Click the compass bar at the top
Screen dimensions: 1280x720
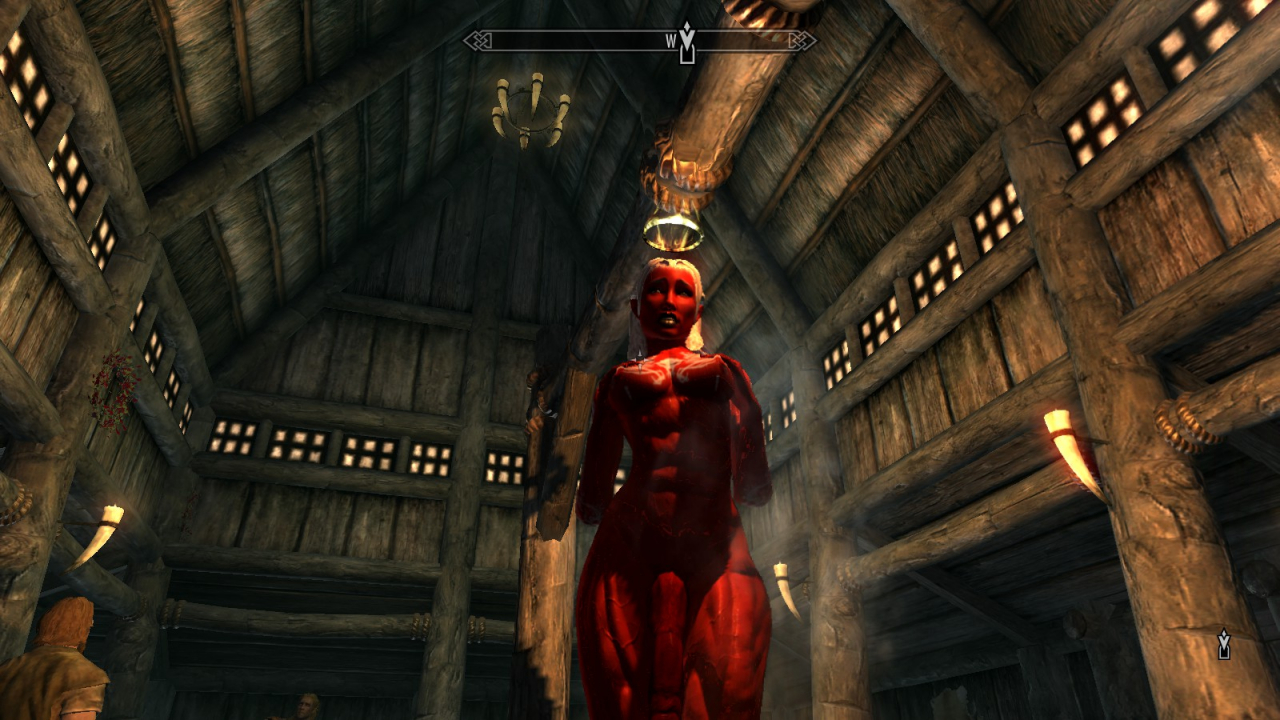tap(640, 41)
